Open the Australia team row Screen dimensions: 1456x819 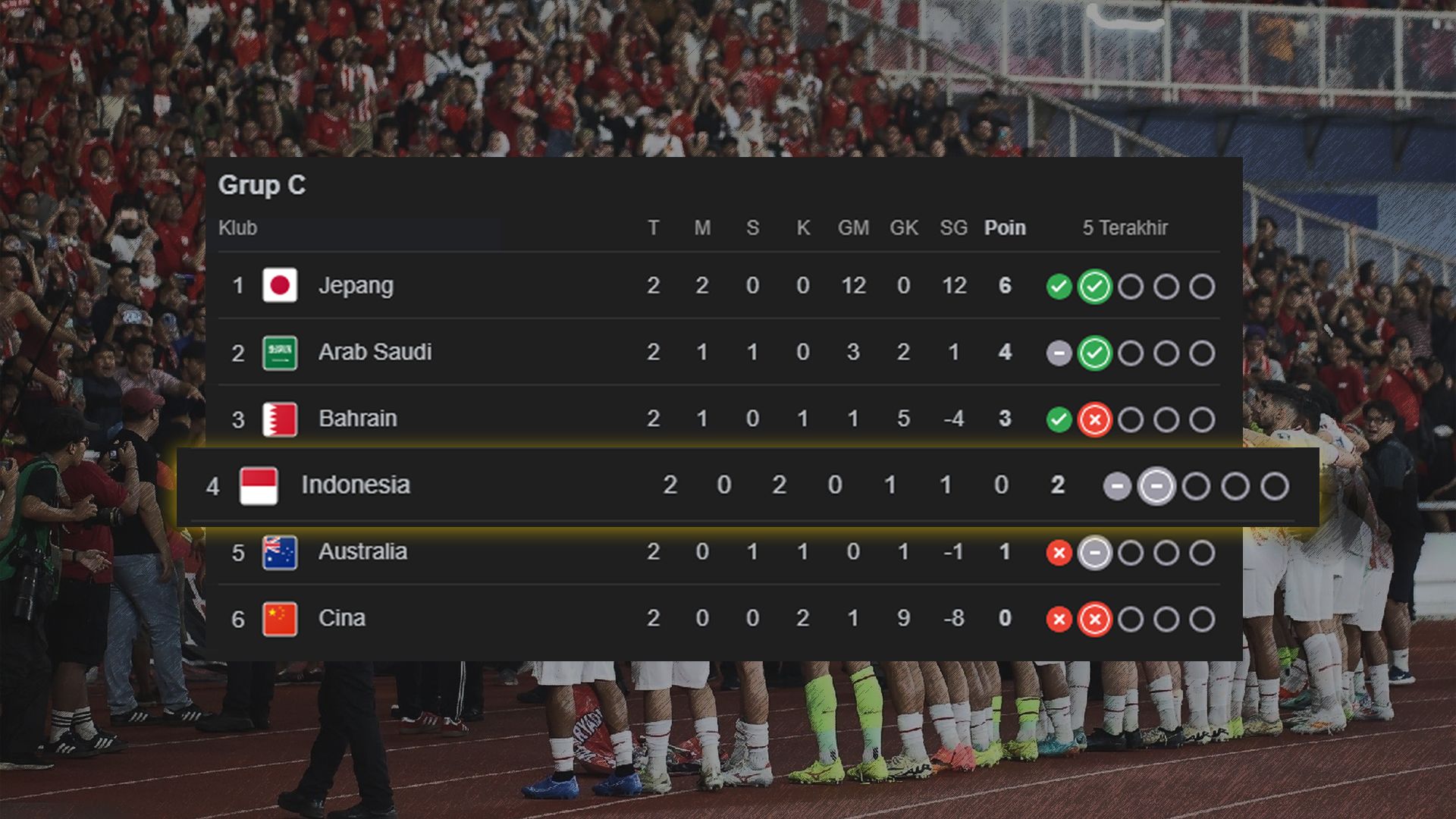tap(362, 552)
